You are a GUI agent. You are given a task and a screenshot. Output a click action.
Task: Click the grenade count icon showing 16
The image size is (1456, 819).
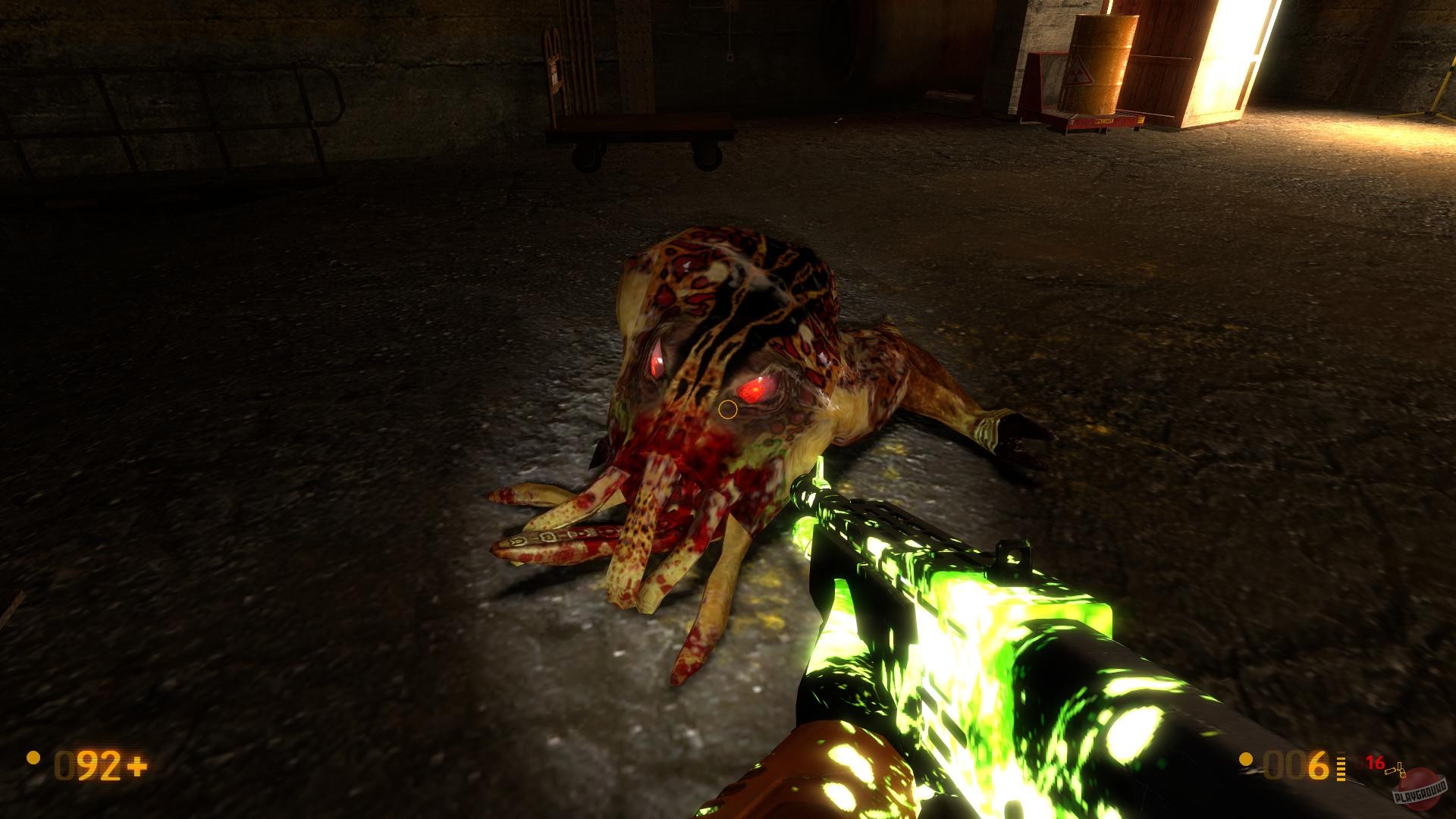tap(1376, 762)
